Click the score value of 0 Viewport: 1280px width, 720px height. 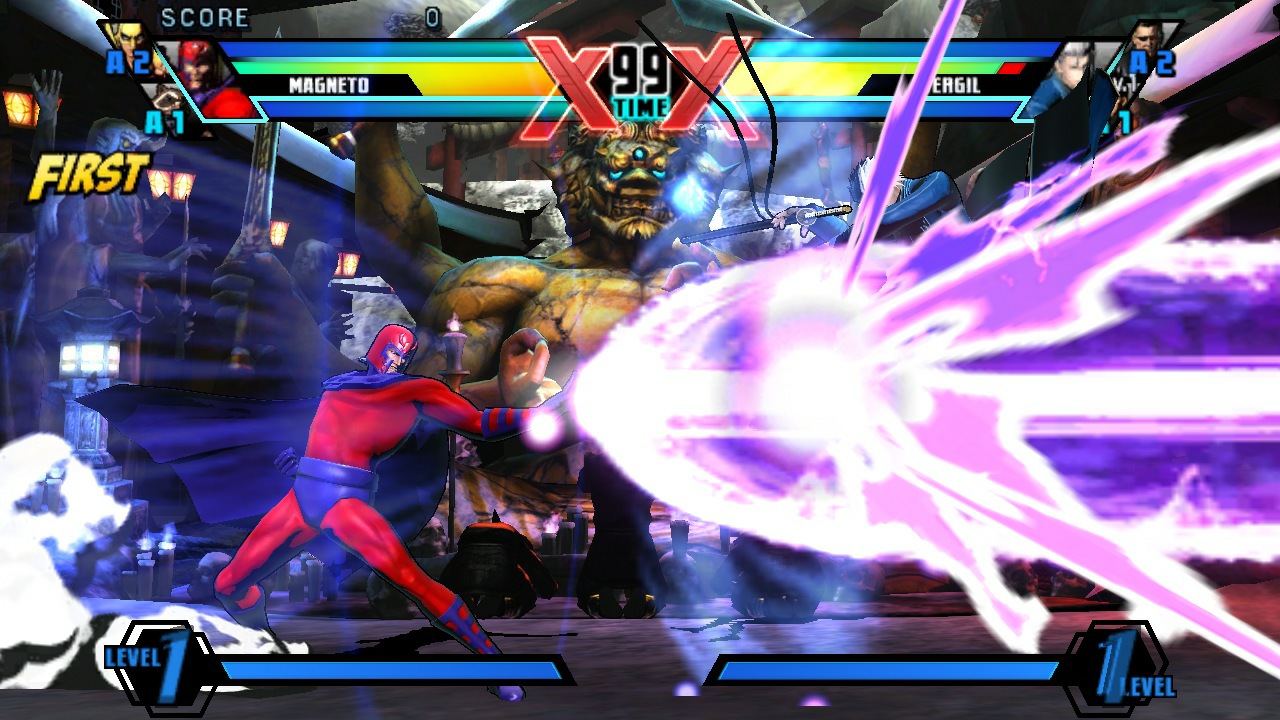432,16
